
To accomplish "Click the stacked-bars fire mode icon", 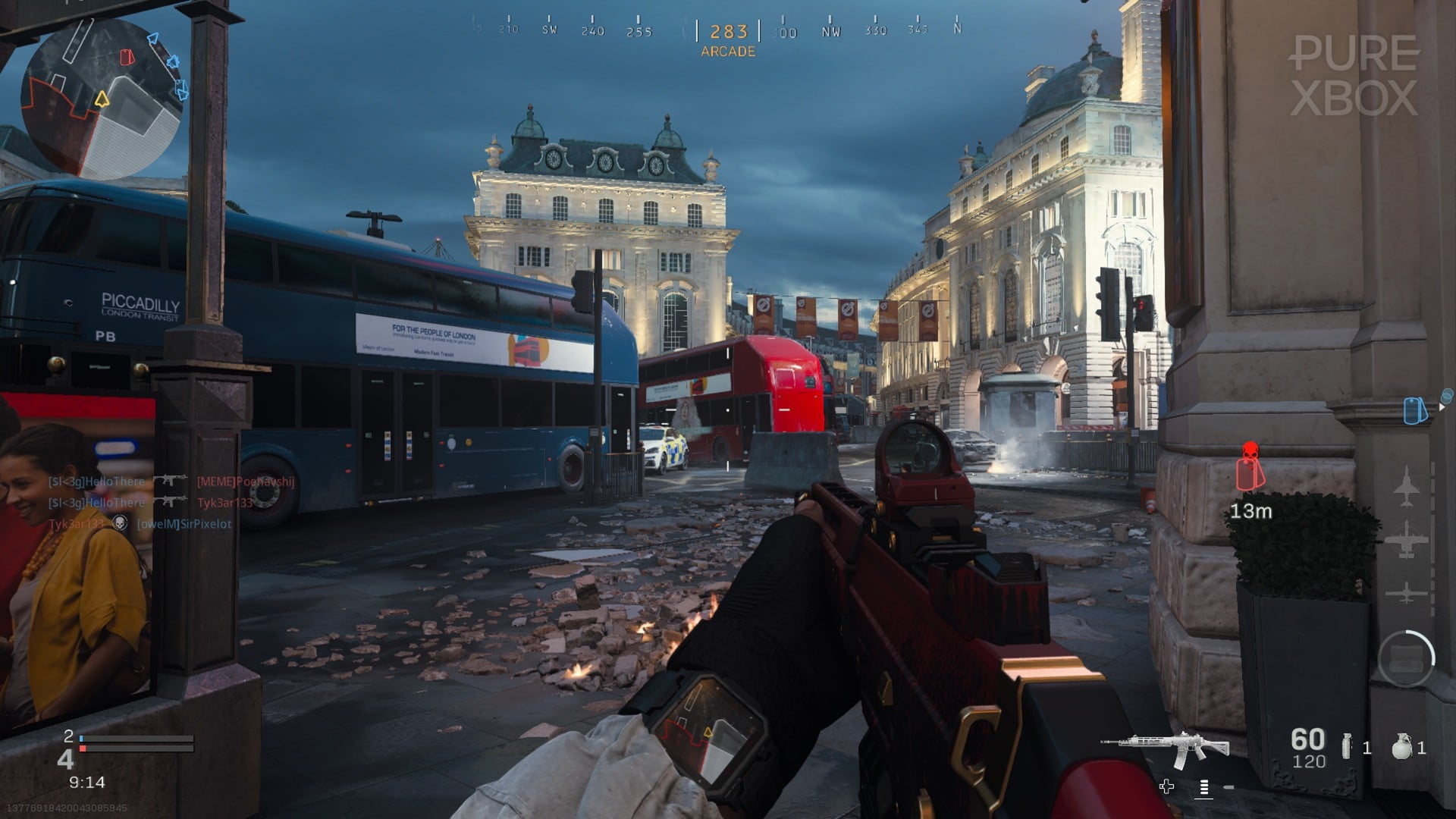I will (x=1203, y=788).
